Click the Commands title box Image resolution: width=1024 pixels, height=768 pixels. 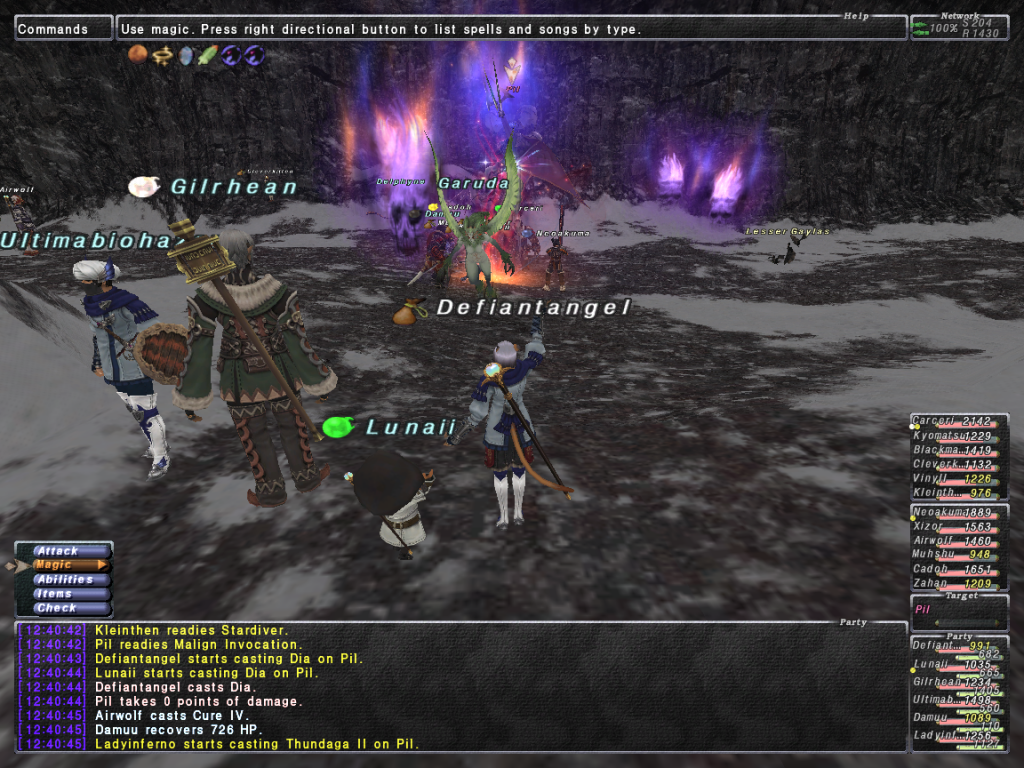63,29
